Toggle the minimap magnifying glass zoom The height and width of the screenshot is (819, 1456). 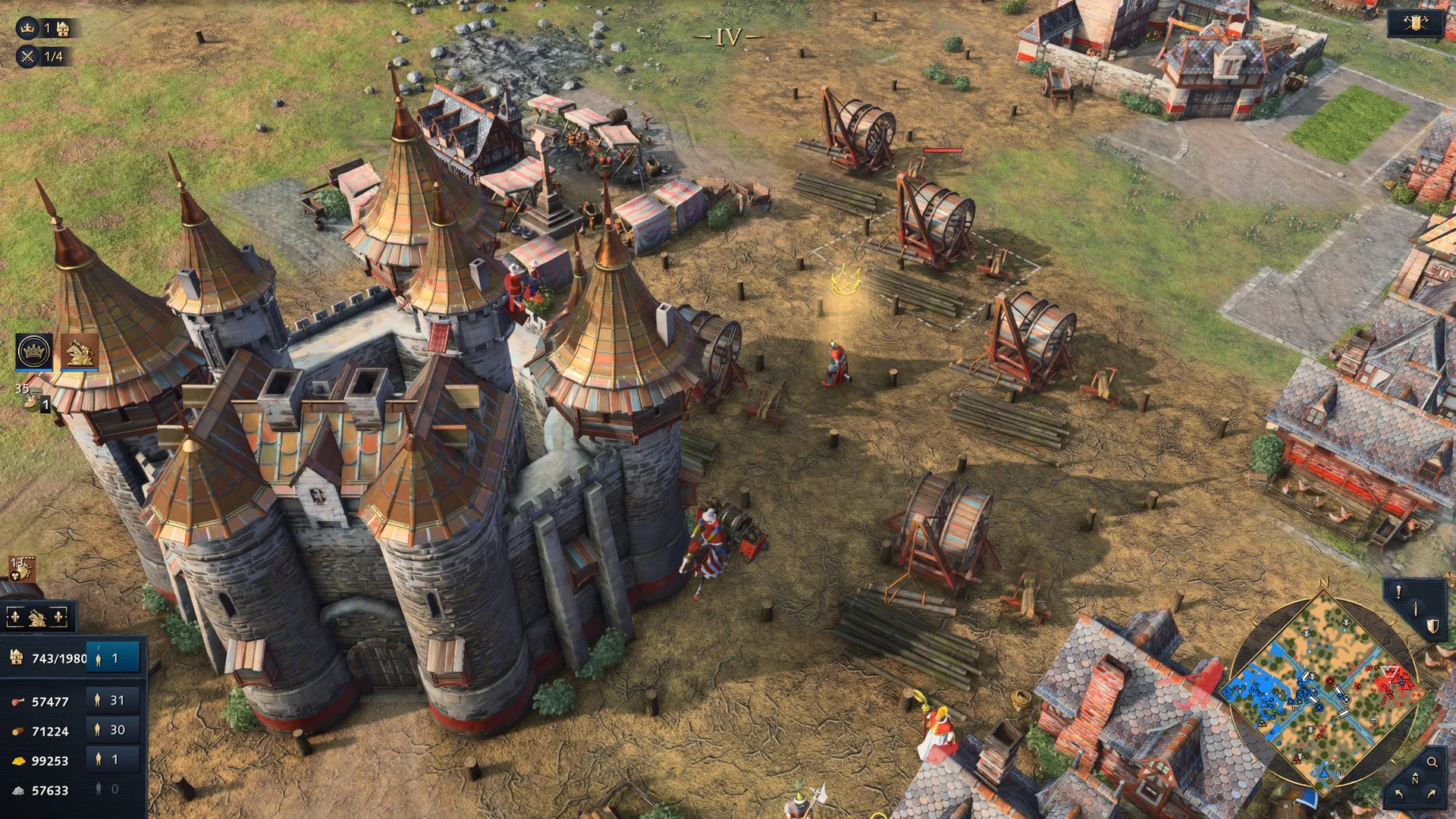point(1432,762)
